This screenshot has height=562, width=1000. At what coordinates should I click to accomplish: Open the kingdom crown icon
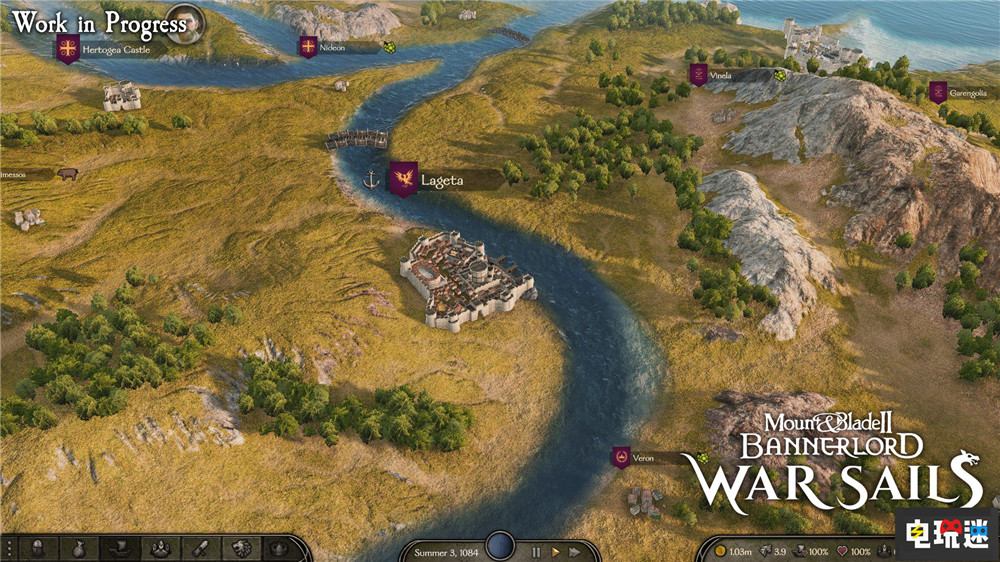pyautogui.click(x=278, y=548)
